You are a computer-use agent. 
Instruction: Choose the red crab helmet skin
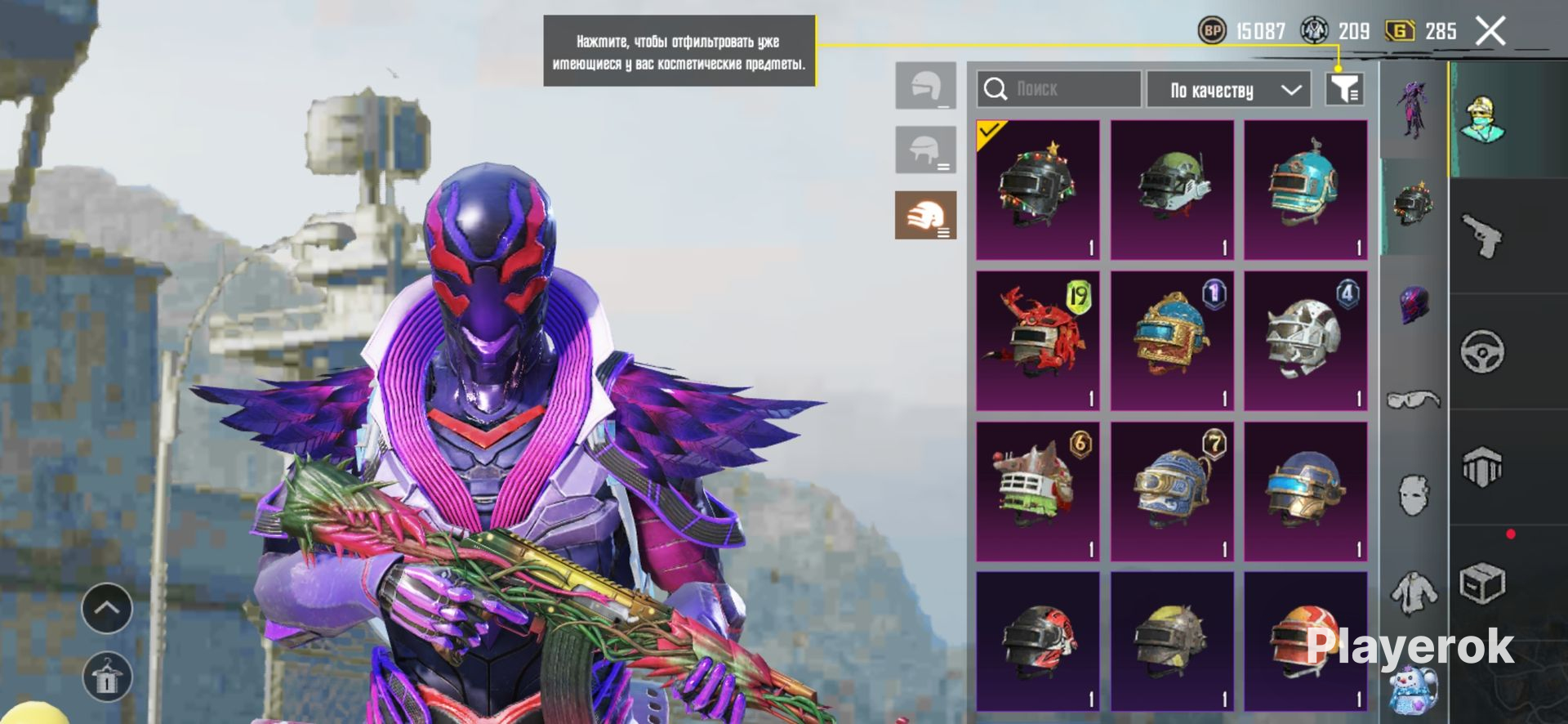1038,341
